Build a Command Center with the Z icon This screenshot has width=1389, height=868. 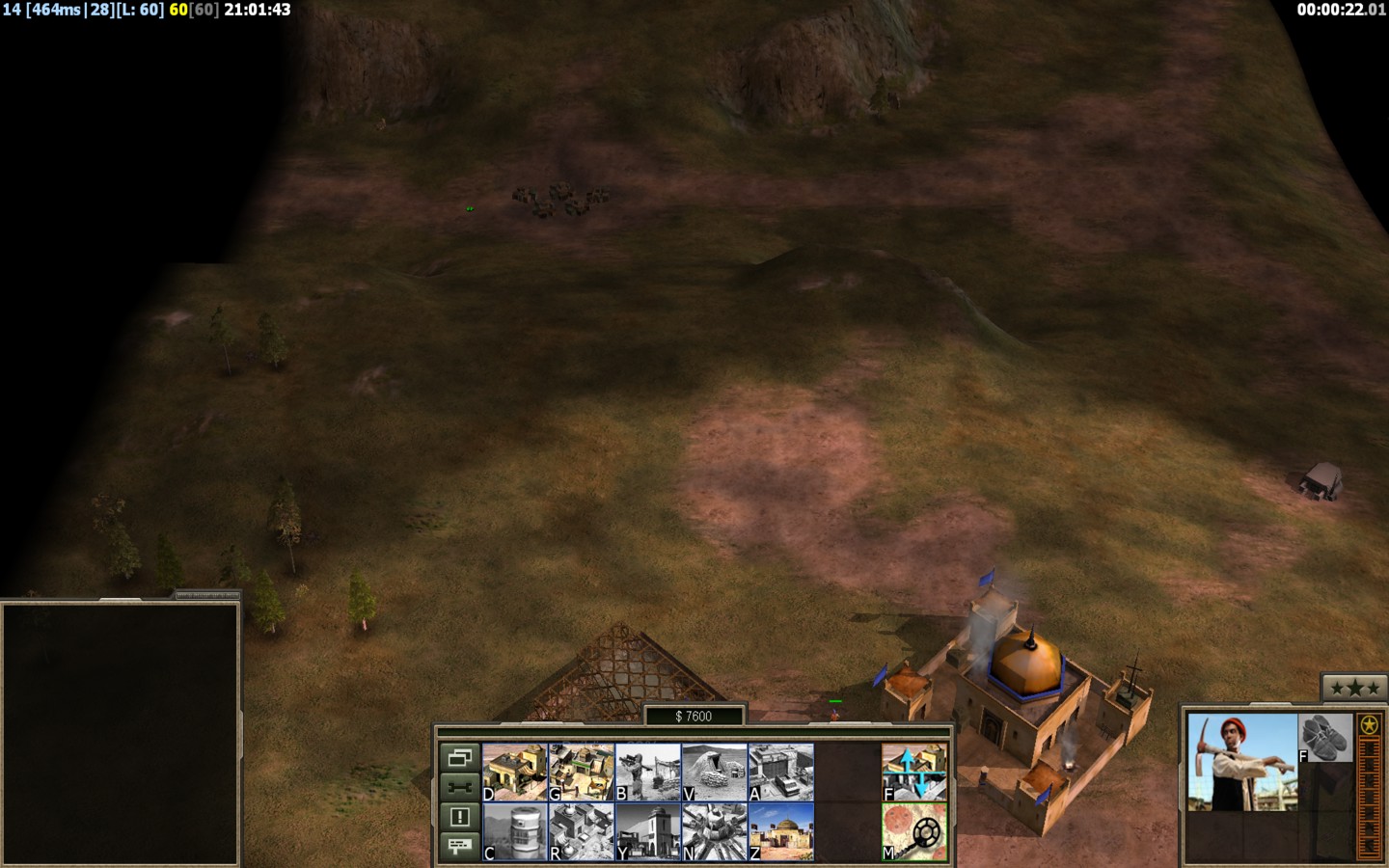click(781, 831)
